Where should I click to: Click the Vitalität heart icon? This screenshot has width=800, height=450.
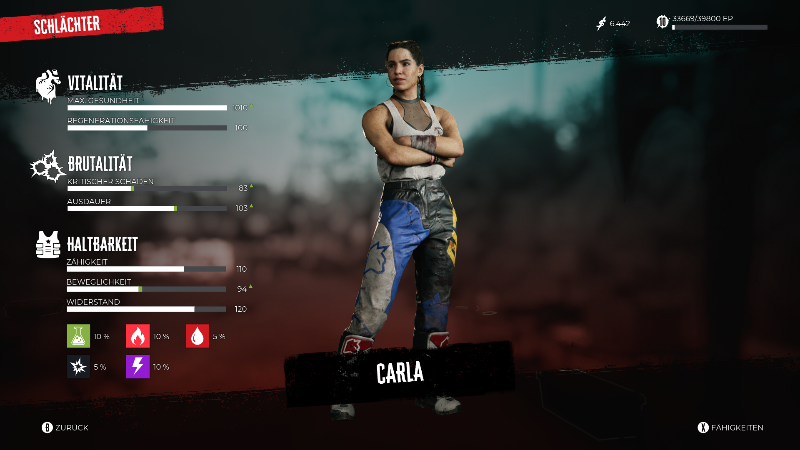click(x=49, y=86)
